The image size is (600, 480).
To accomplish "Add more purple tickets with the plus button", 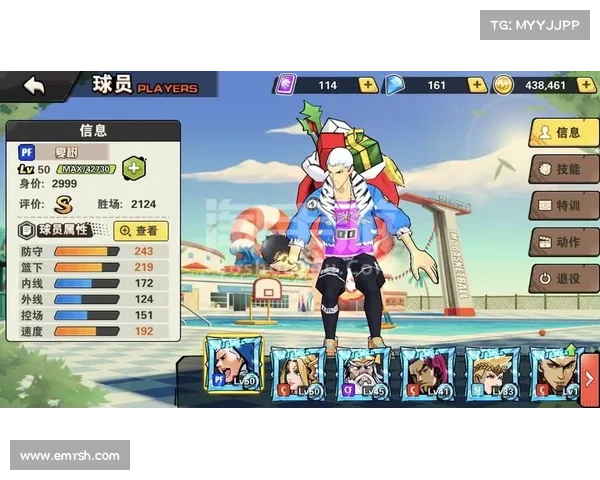I will (369, 86).
